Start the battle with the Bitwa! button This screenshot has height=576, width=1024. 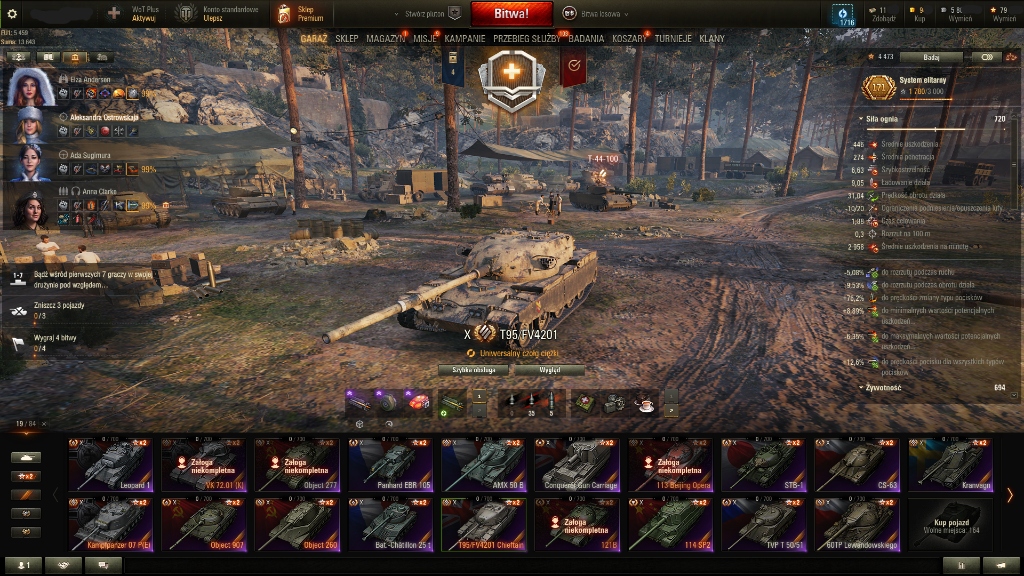point(512,14)
